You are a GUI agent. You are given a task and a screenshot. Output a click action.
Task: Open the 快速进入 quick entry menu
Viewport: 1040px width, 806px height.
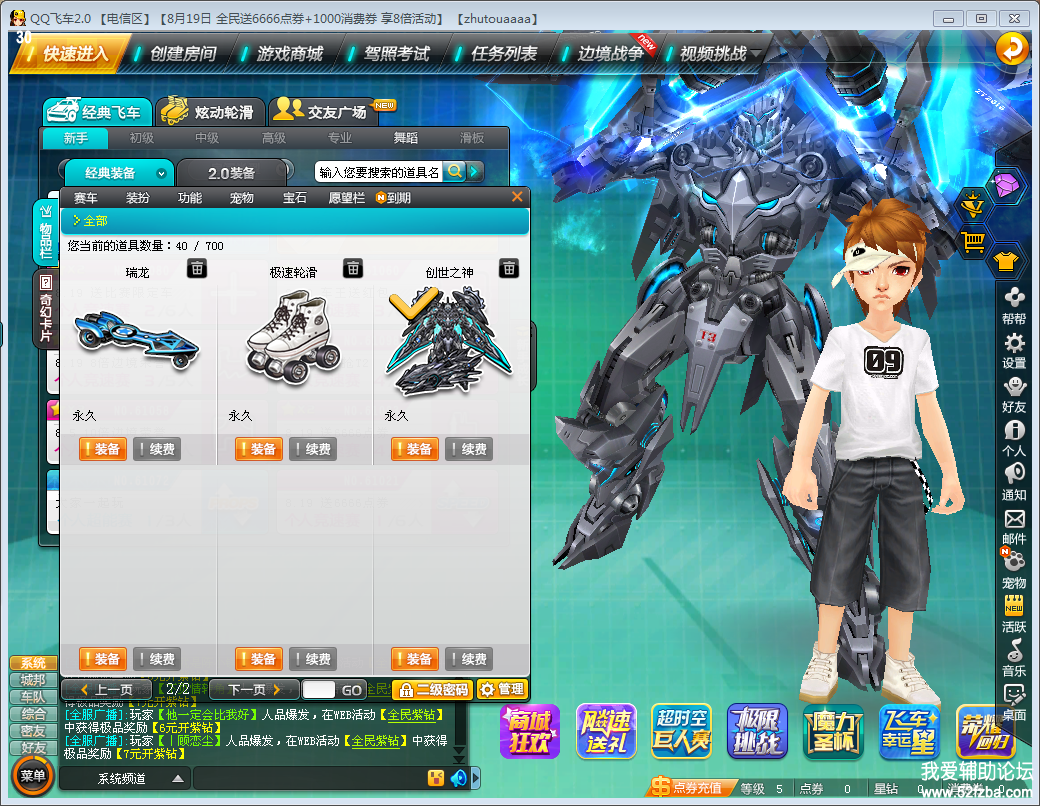[x=70, y=53]
